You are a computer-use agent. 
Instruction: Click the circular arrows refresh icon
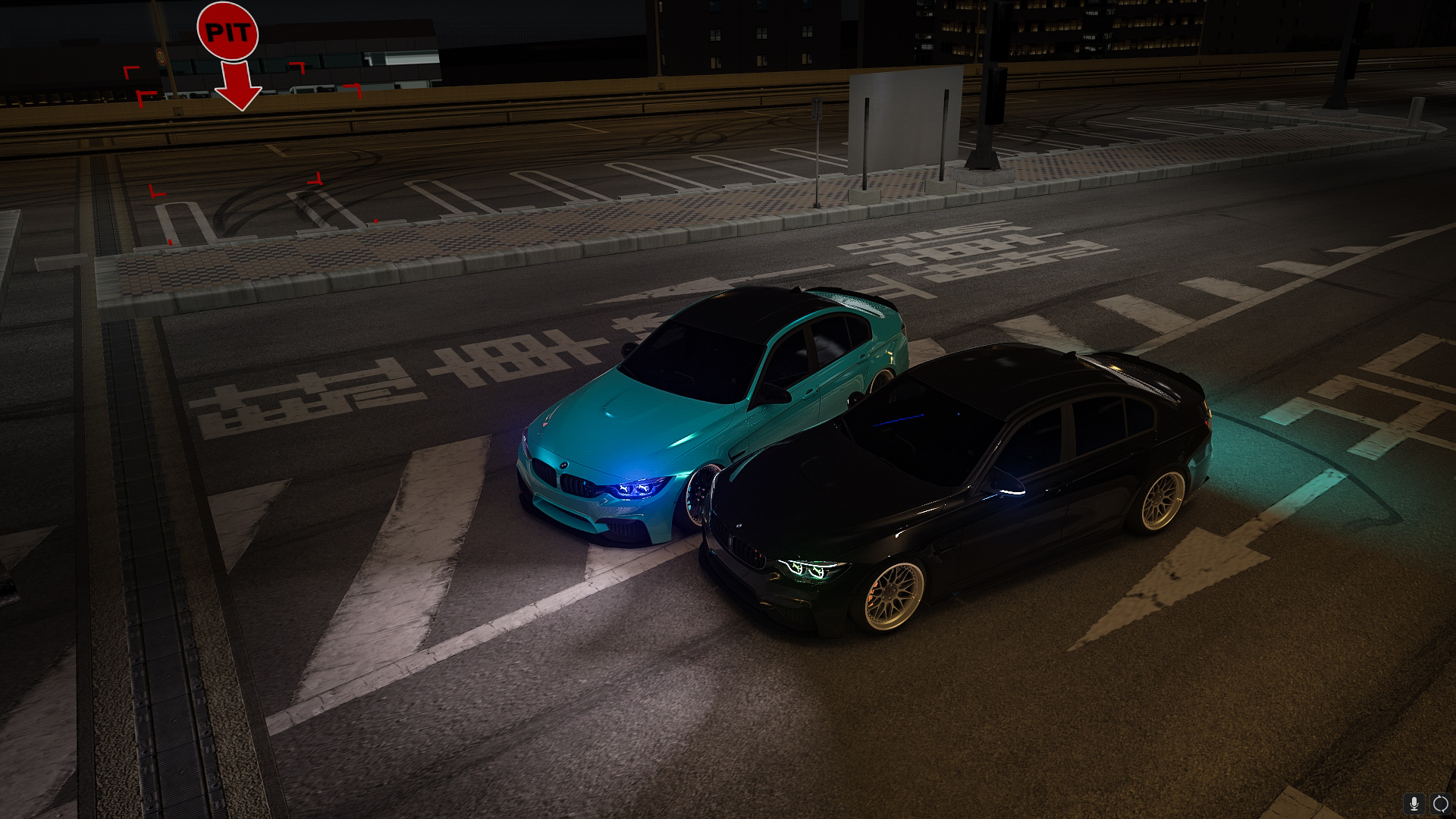(x=1439, y=803)
